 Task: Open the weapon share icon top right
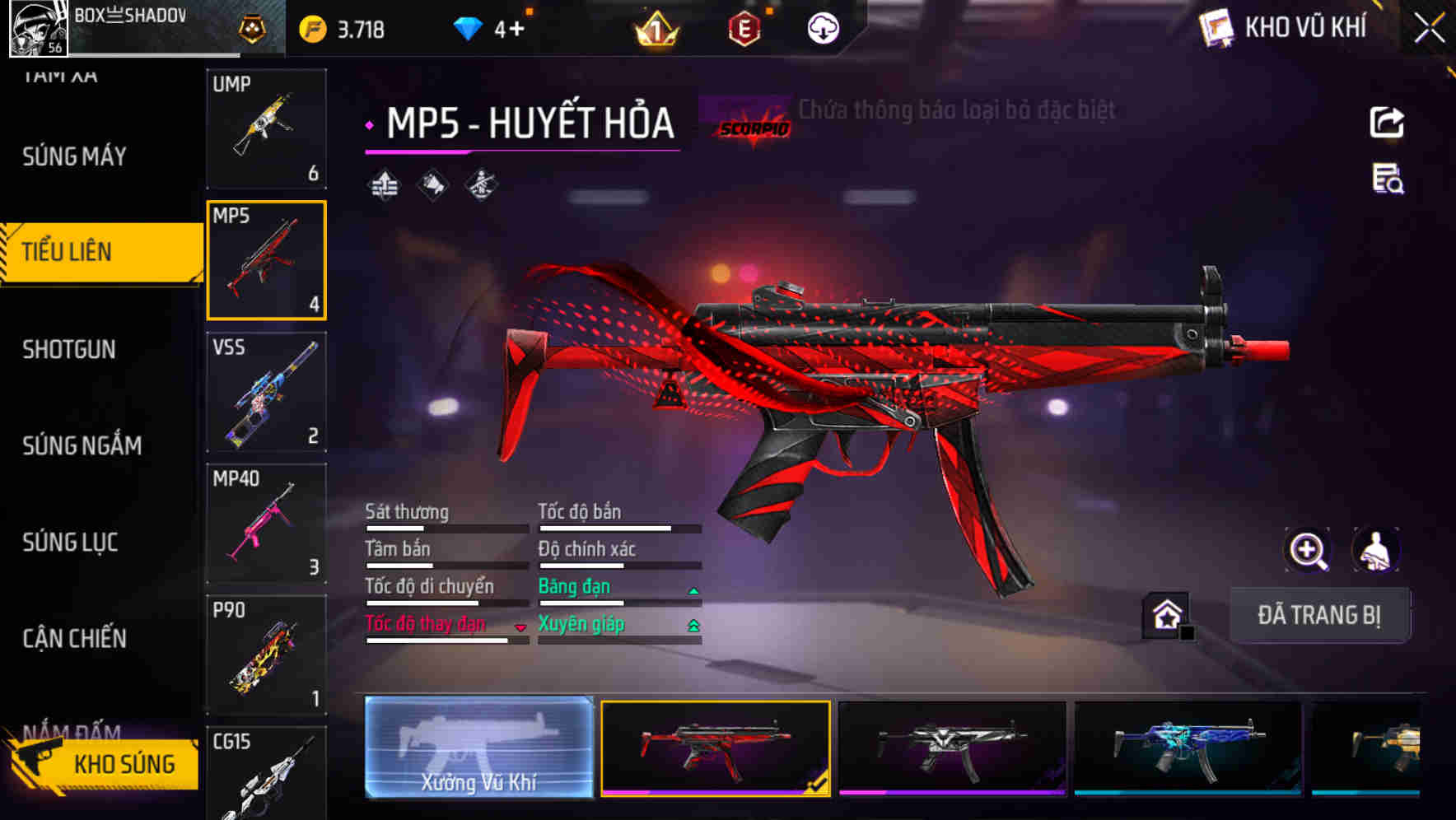[x=1388, y=122]
